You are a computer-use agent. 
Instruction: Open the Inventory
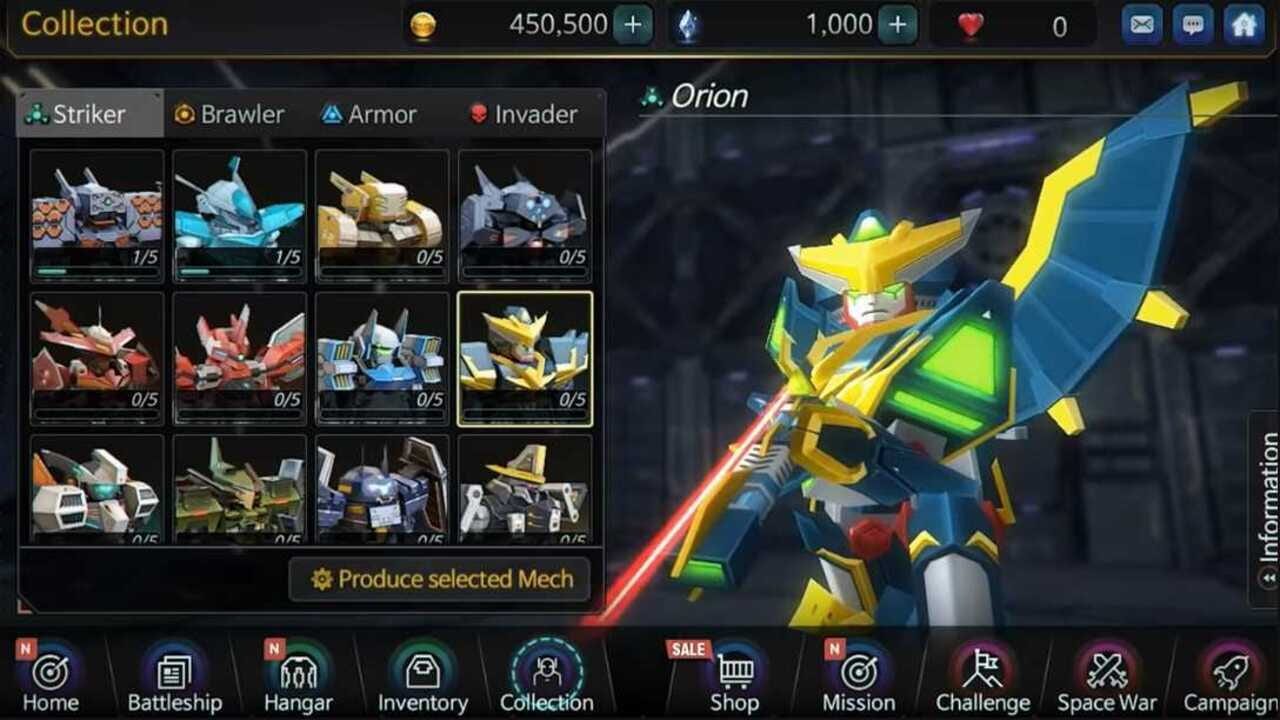(x=422, y=678)
